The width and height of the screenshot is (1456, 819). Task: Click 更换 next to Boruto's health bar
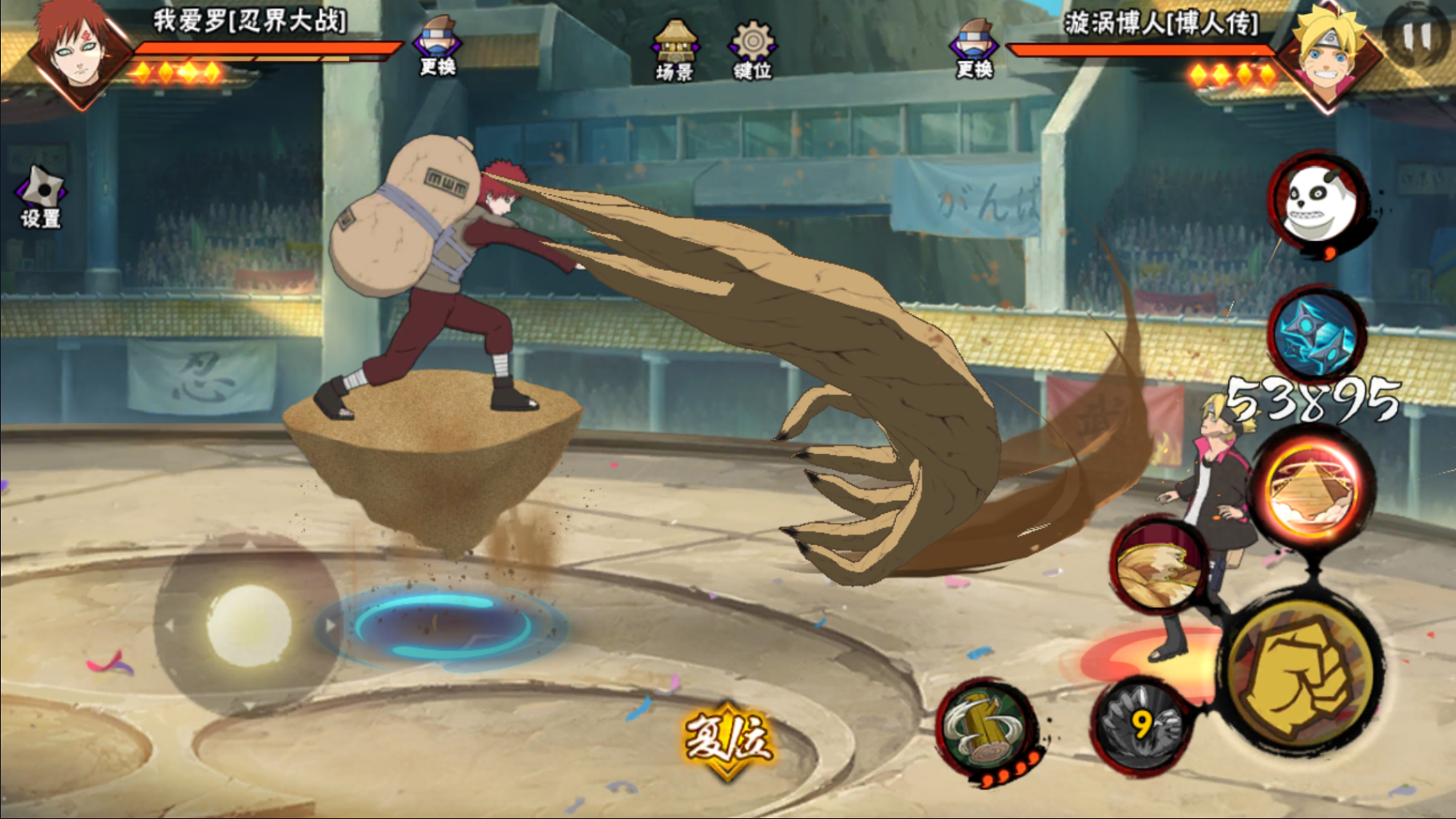pyautogui.click(x=974, y=48)
